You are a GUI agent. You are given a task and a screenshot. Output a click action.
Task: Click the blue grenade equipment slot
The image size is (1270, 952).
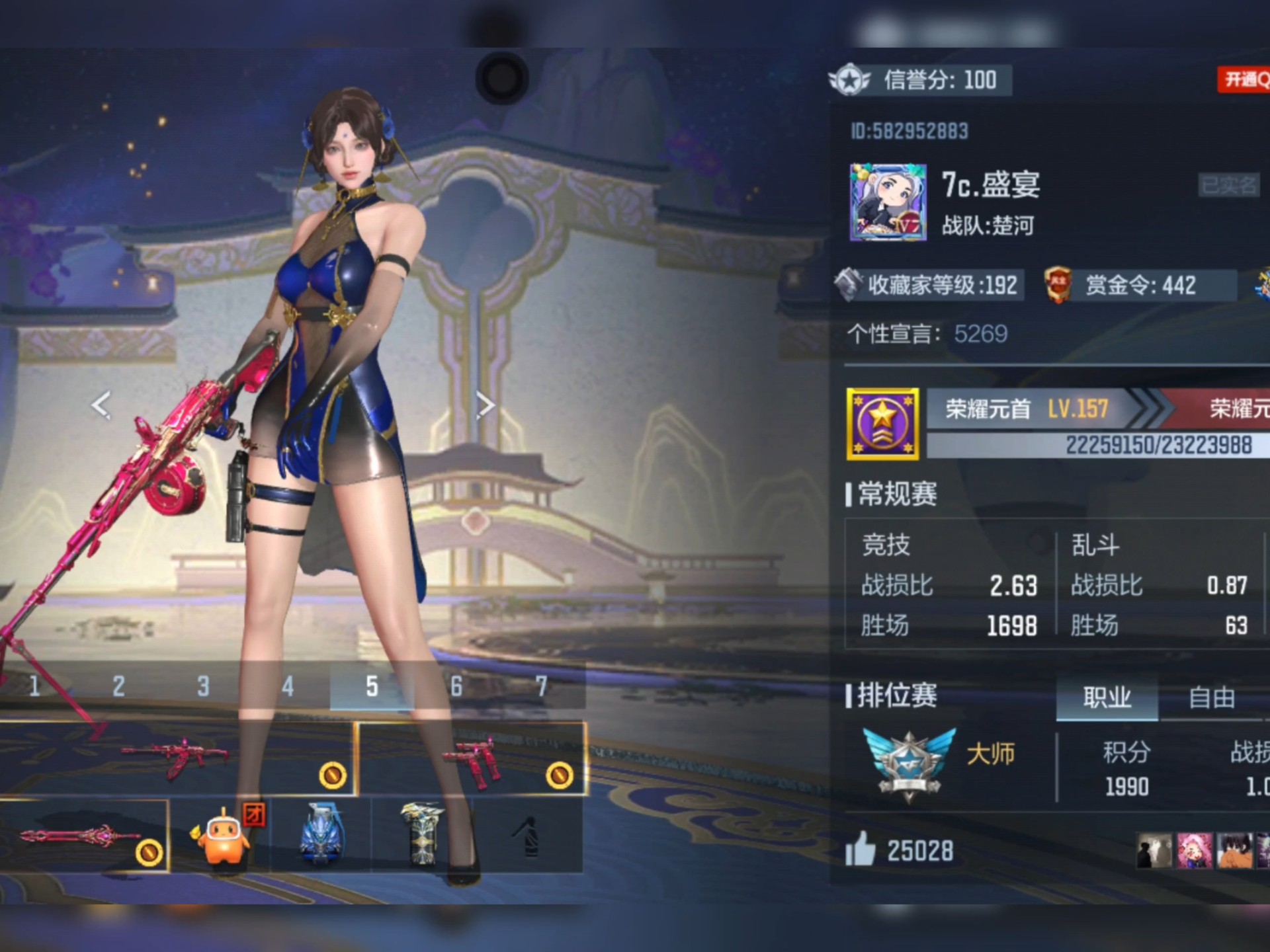[x=322, y=836]
